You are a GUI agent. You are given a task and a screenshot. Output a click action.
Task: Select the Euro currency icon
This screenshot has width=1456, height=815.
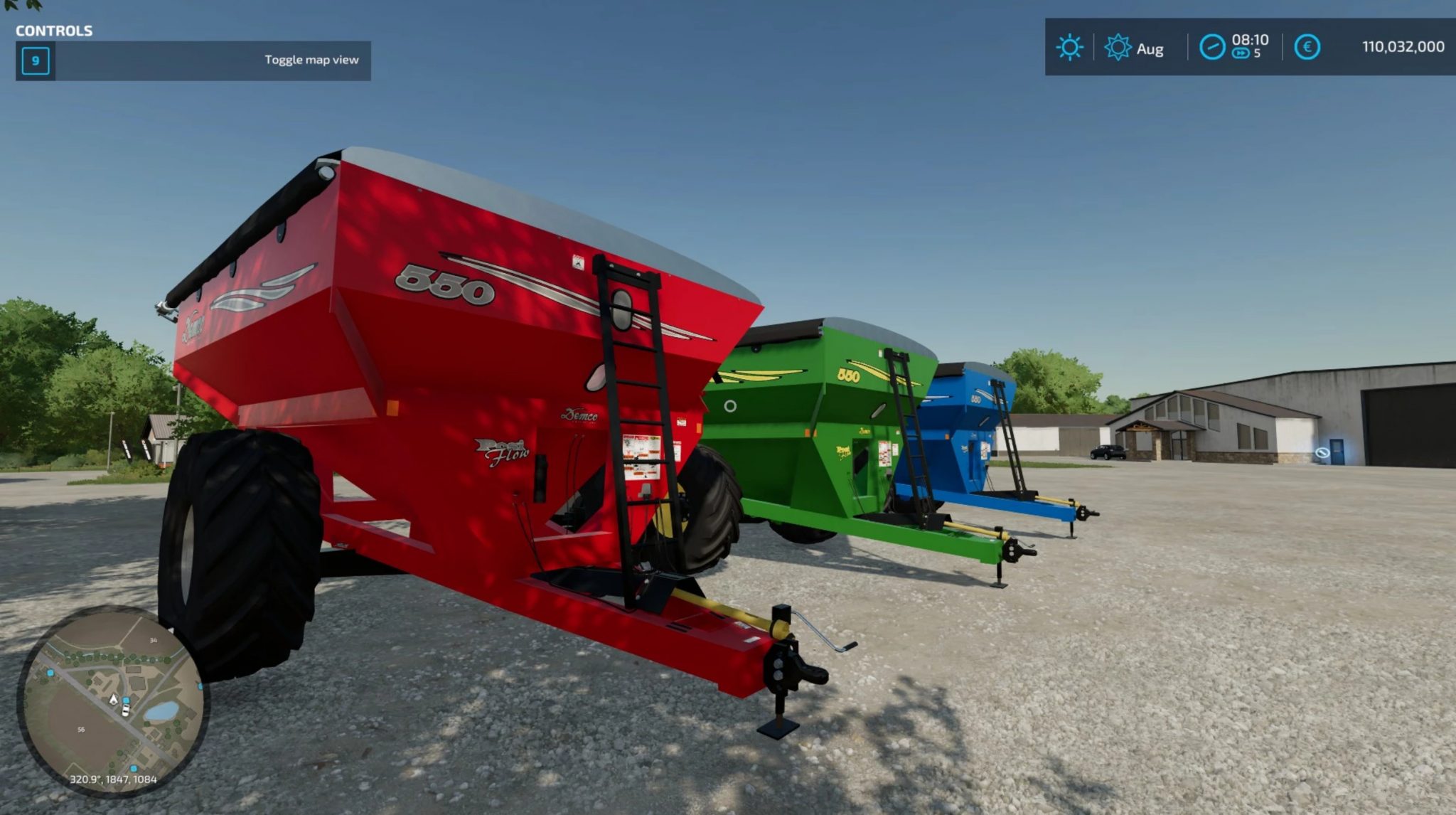point(1307,46)
